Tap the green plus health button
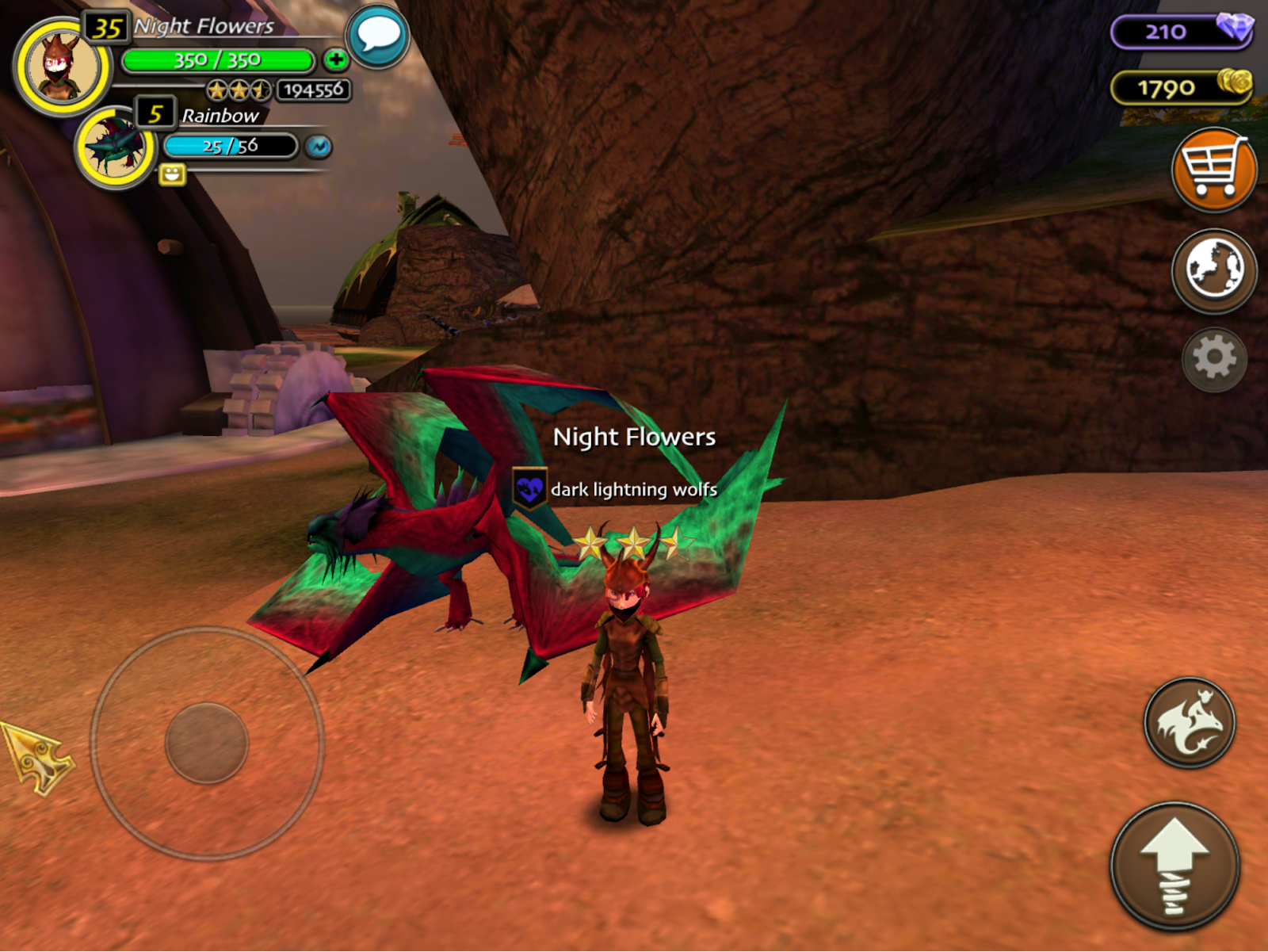 pyautogui.click(x=336, y=59)
